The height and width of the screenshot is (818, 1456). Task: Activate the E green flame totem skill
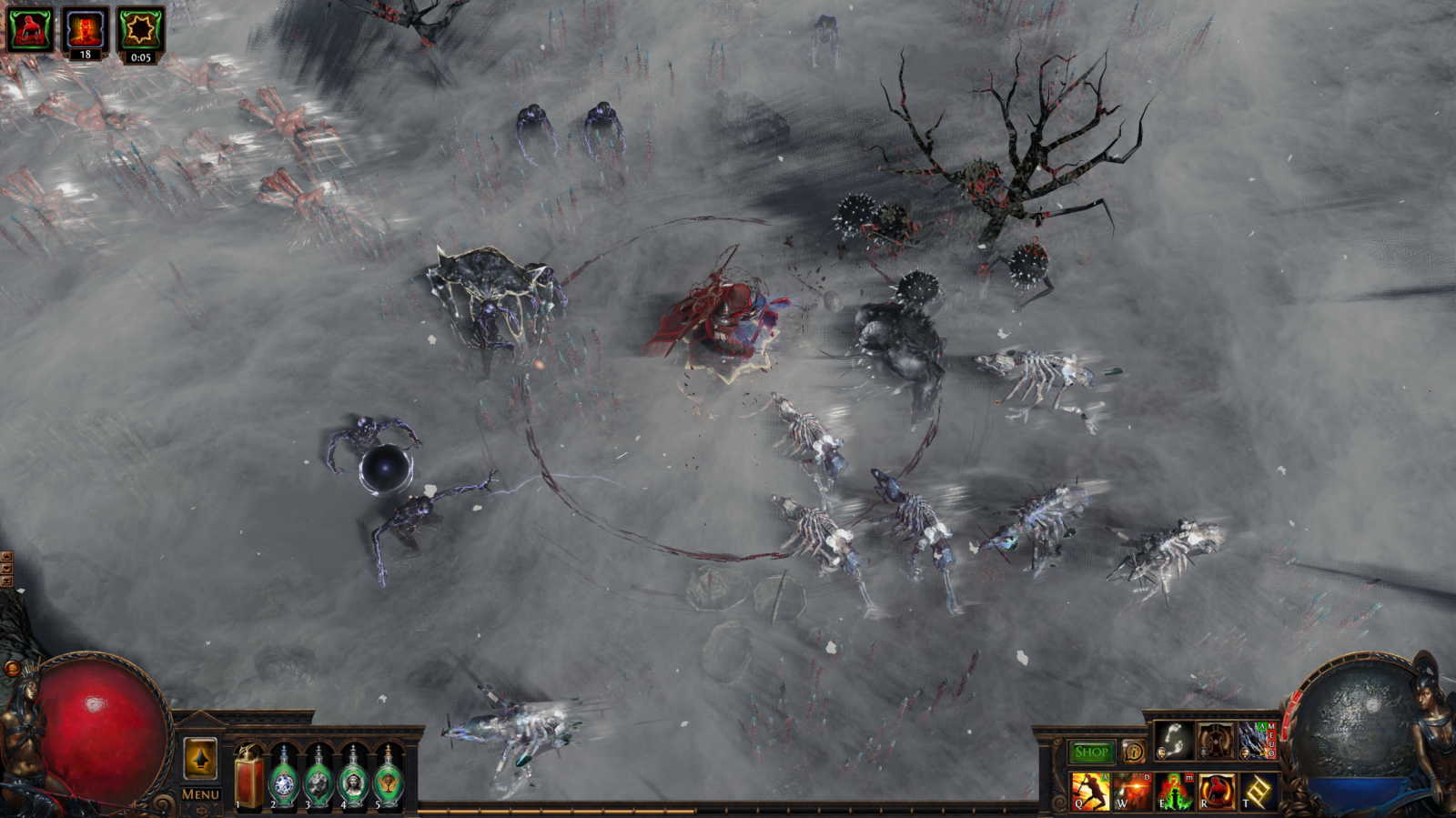1174,791
